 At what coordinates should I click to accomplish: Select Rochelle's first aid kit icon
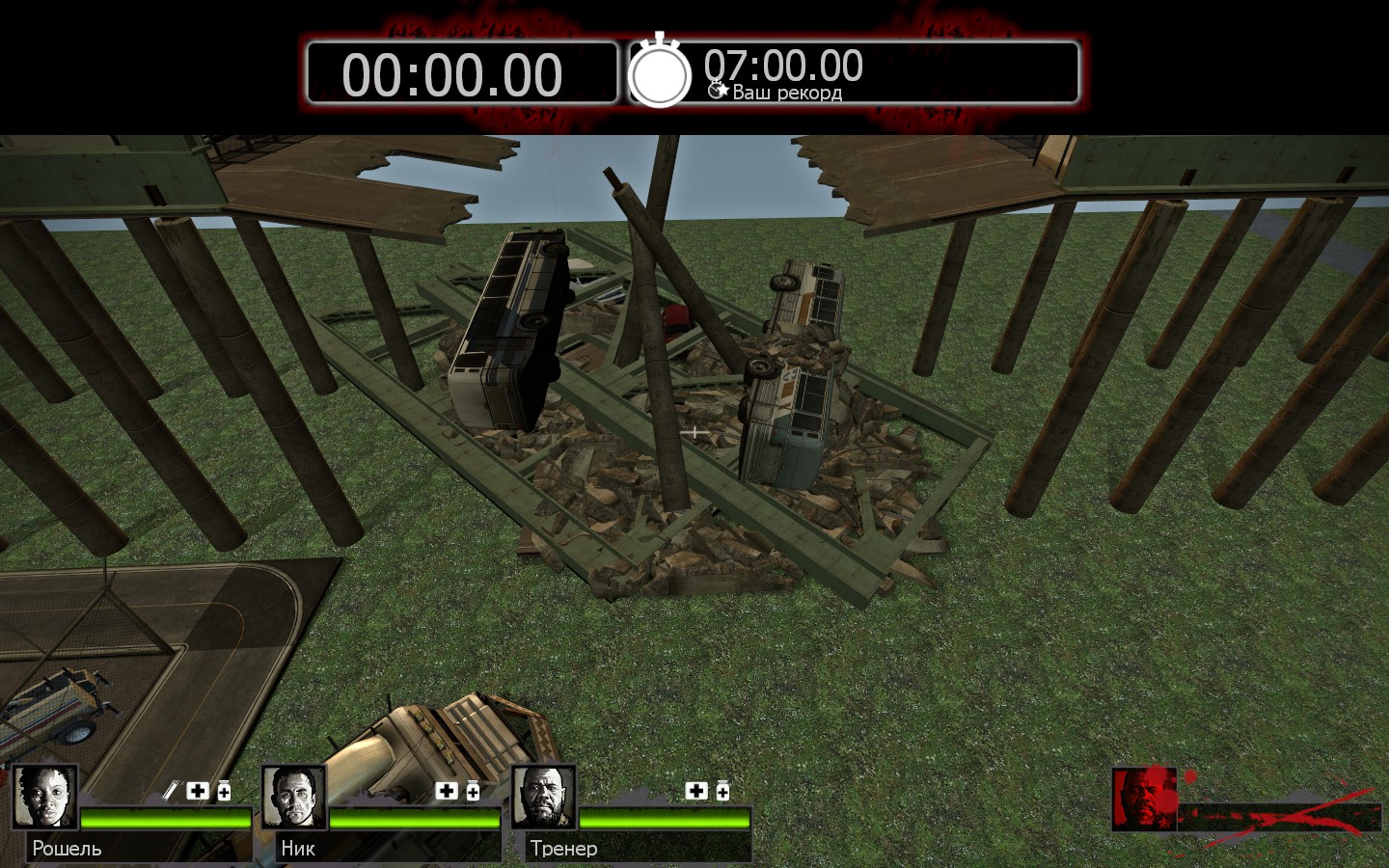click(x=198, y=791)
